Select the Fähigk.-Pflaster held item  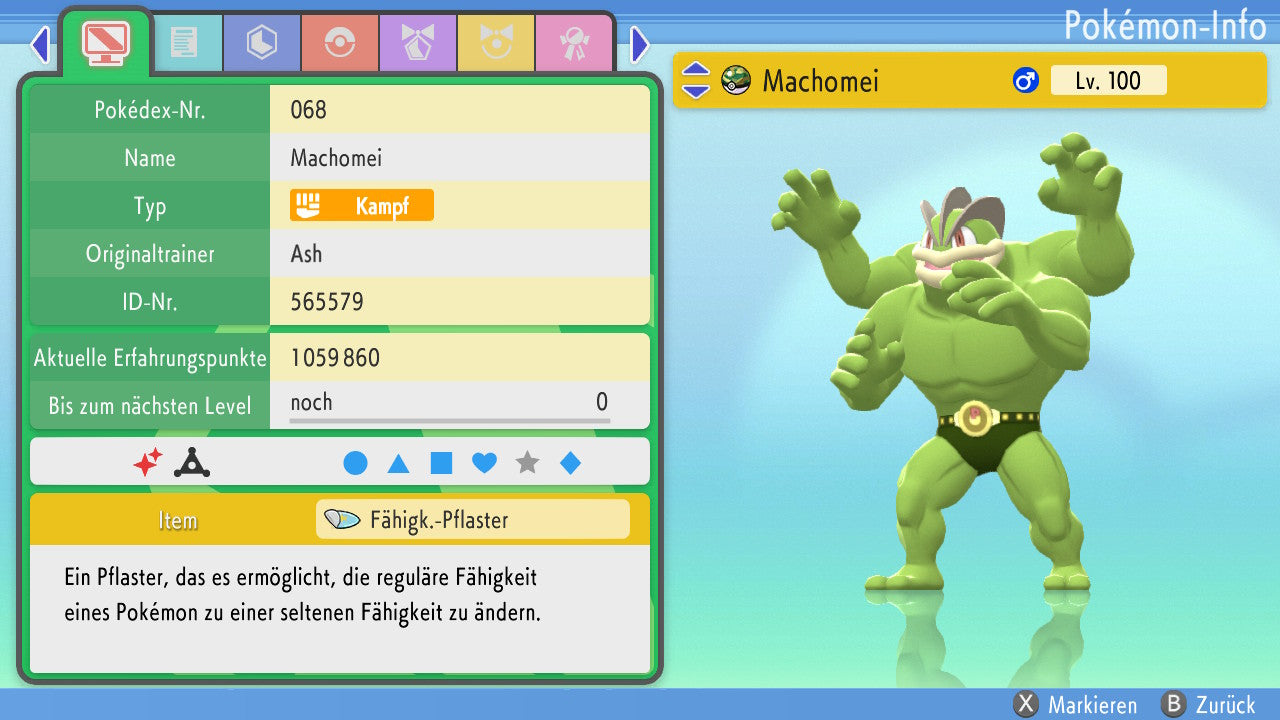(x=472, y=520)
